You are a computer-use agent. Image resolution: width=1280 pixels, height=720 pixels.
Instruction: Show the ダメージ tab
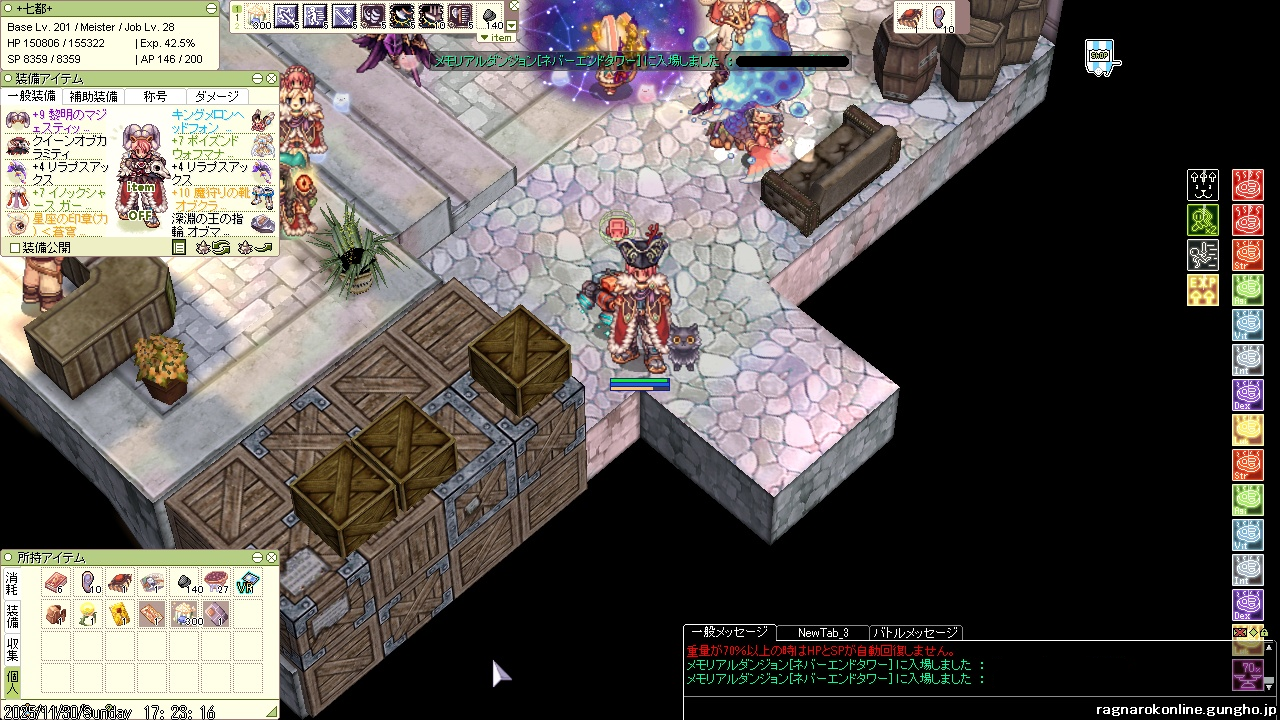(217, 96)
